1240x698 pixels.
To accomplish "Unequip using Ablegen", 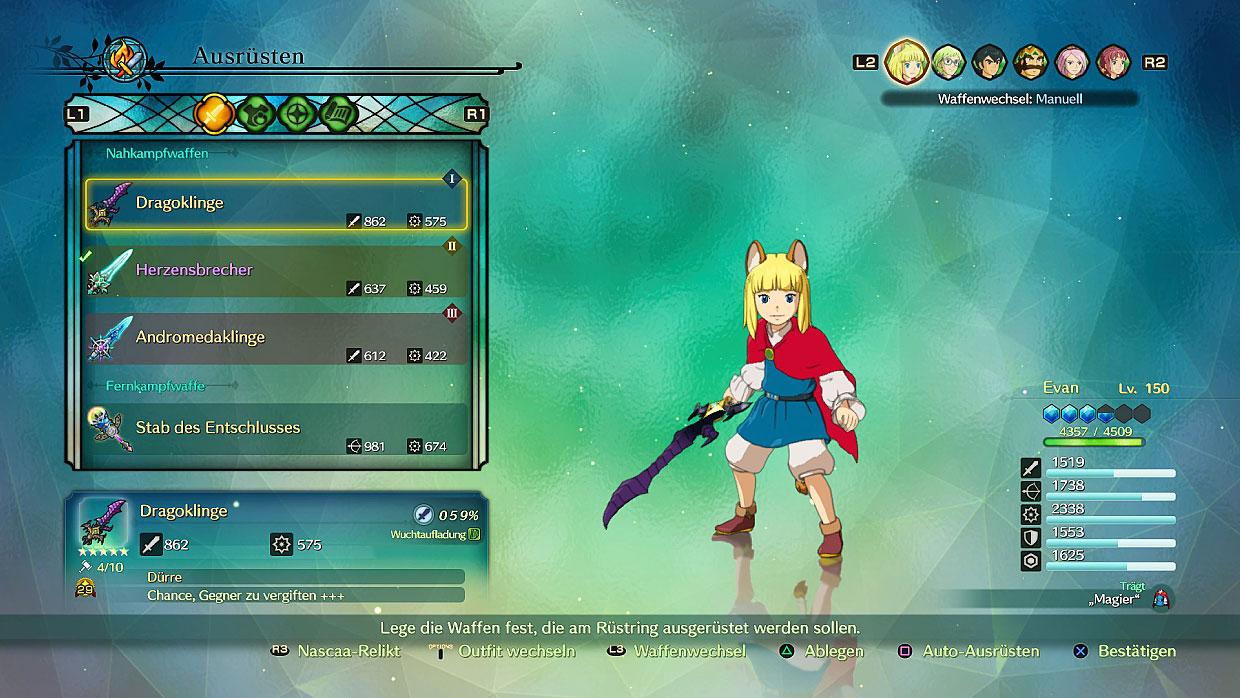I will [x=833, y=651].
